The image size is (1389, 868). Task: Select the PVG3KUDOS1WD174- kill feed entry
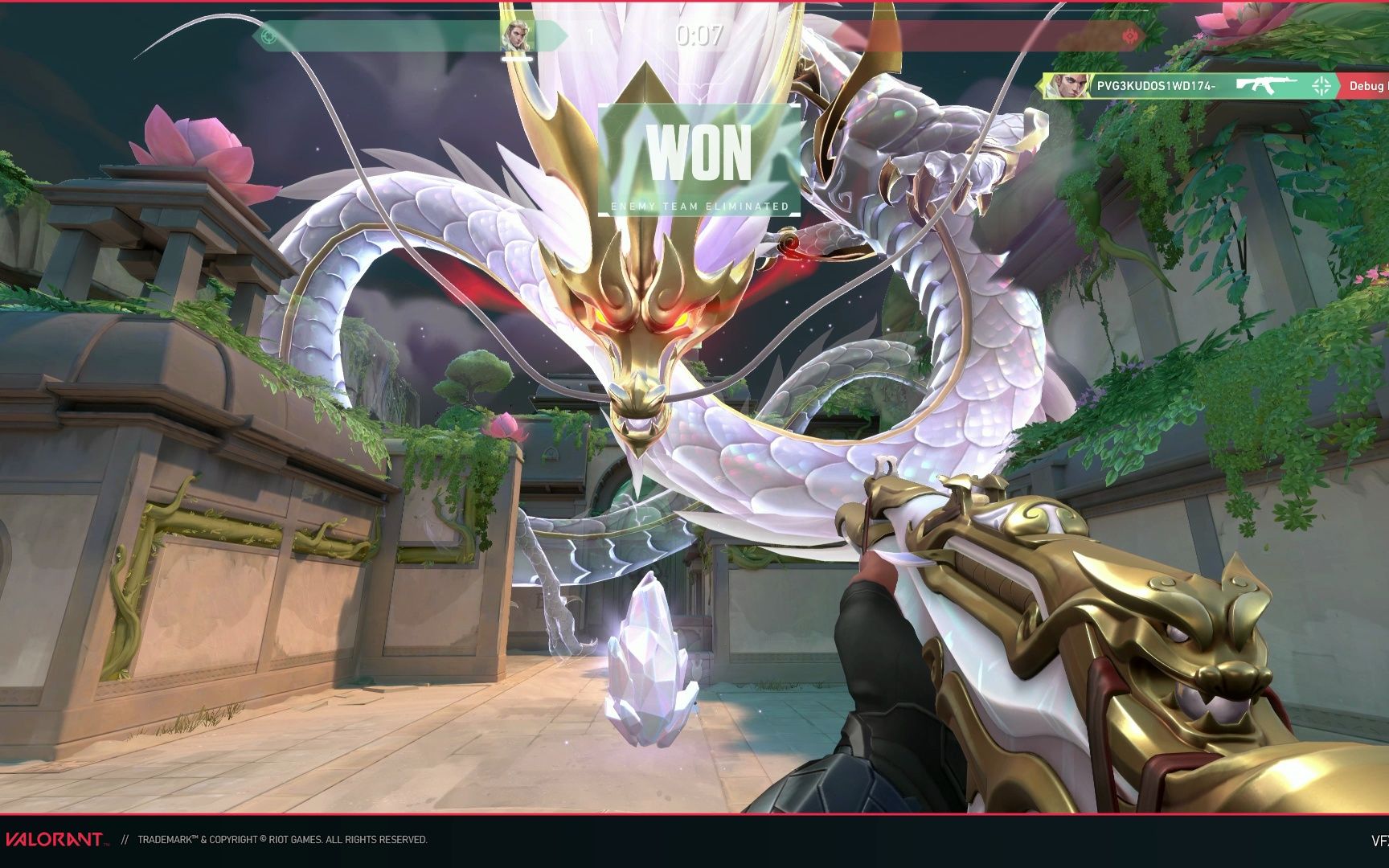[x=1156, y=86]
